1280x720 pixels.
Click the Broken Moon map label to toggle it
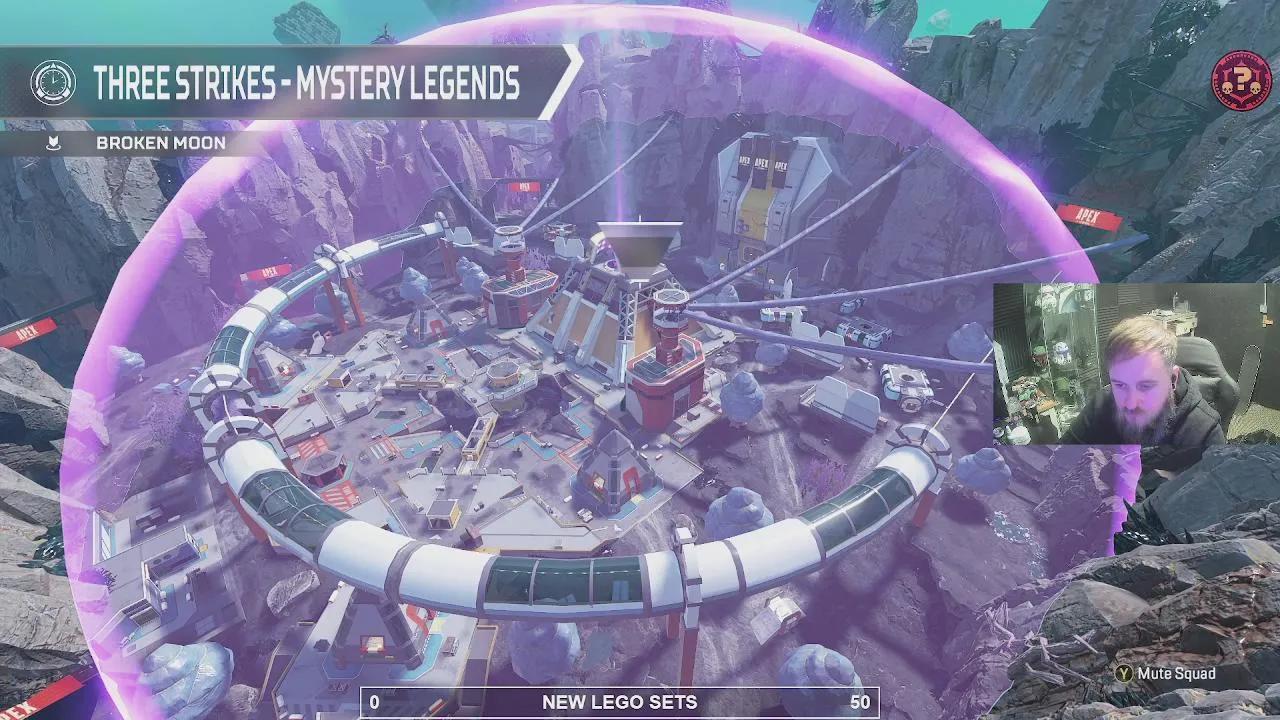160,143
